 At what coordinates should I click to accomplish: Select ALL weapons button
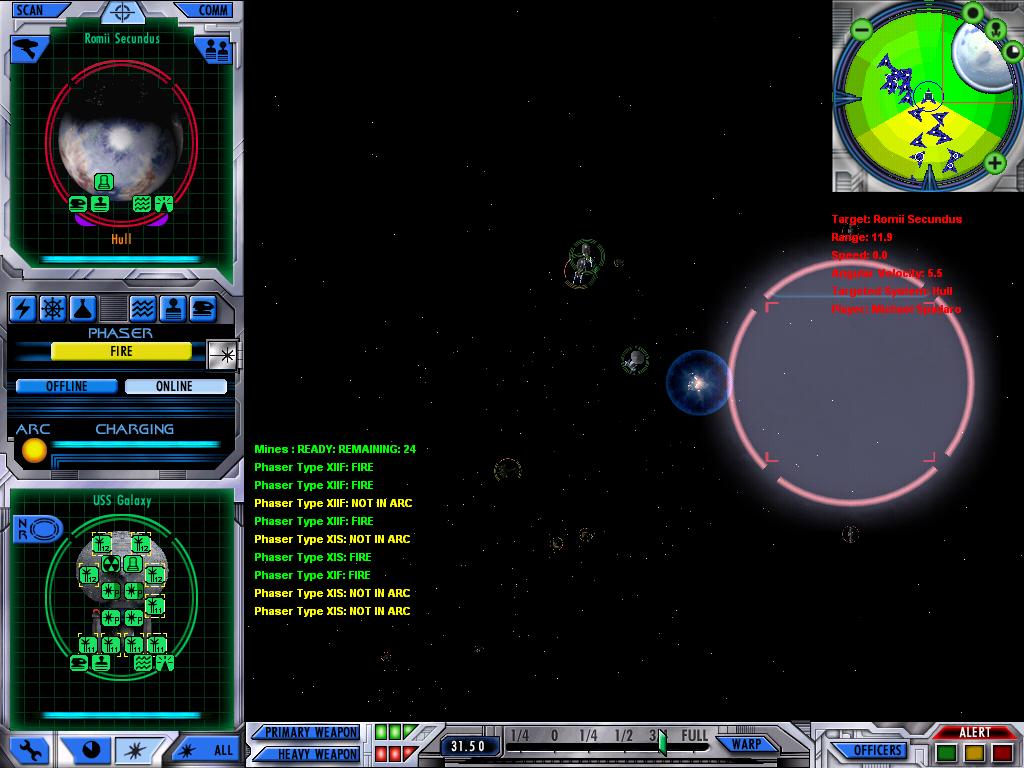[208, 749]
